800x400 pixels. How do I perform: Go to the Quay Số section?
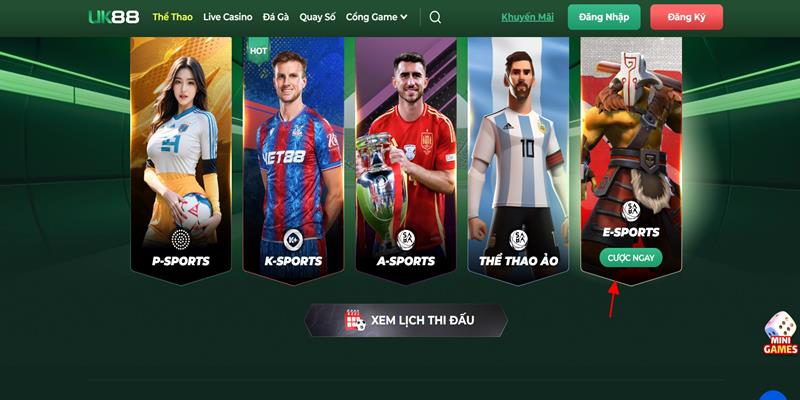click(x=317, y=17)
